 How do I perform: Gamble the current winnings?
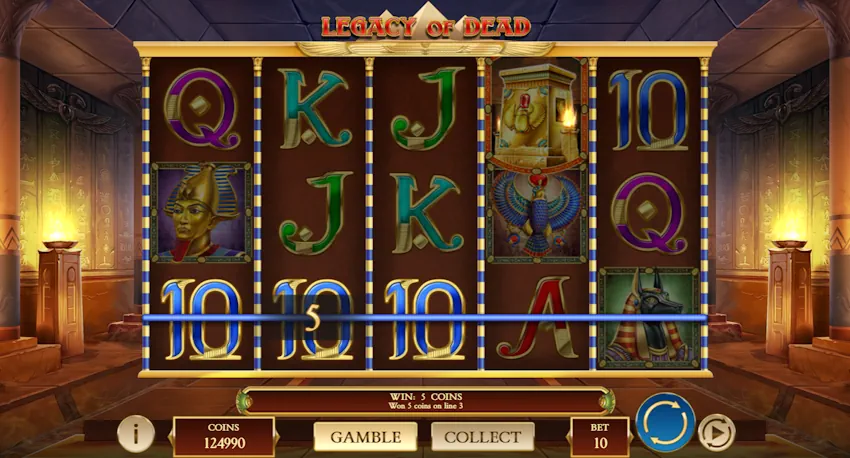365,437
